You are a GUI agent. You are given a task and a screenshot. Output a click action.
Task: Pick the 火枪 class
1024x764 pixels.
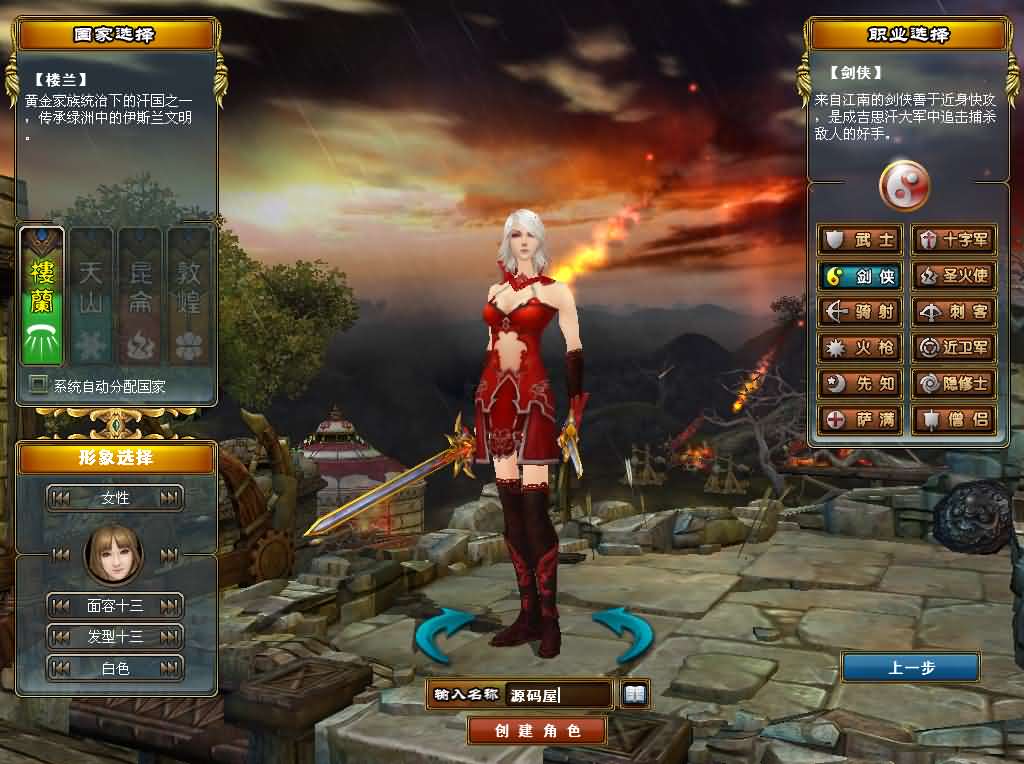[x=860, y=348]
